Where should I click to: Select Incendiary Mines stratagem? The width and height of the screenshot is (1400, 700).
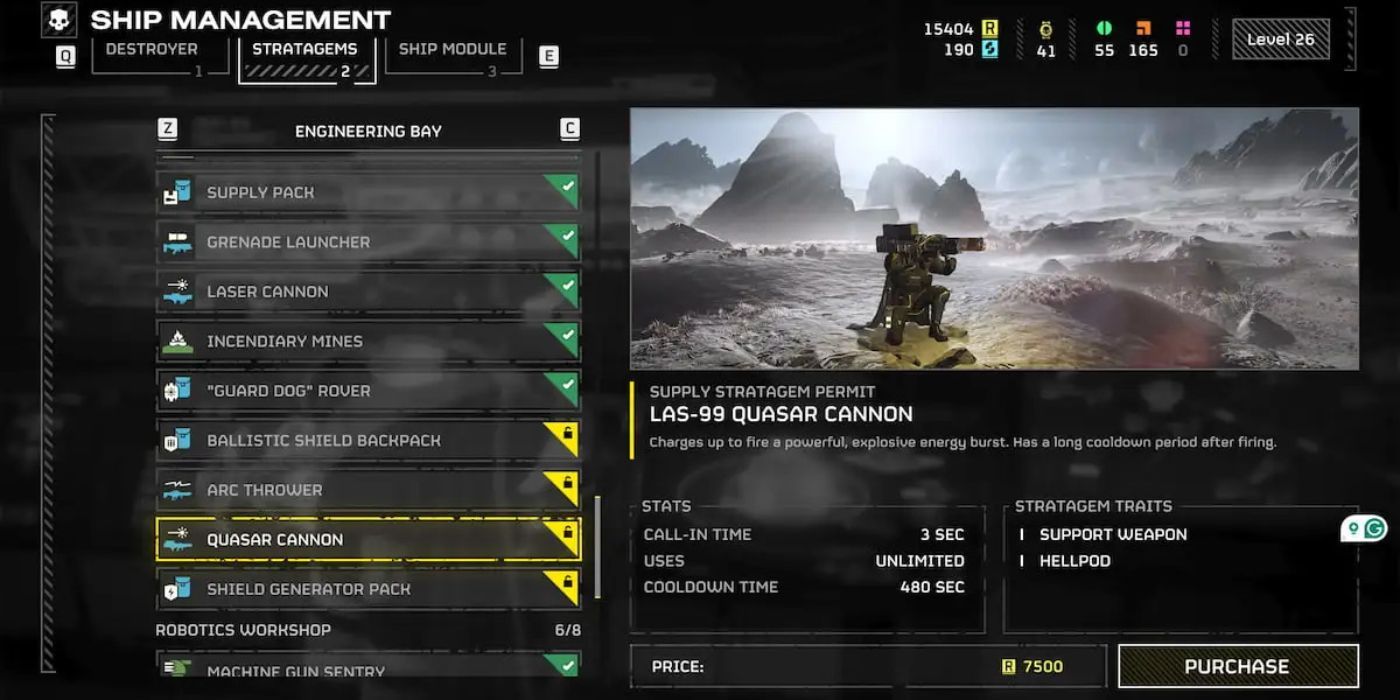368,341
